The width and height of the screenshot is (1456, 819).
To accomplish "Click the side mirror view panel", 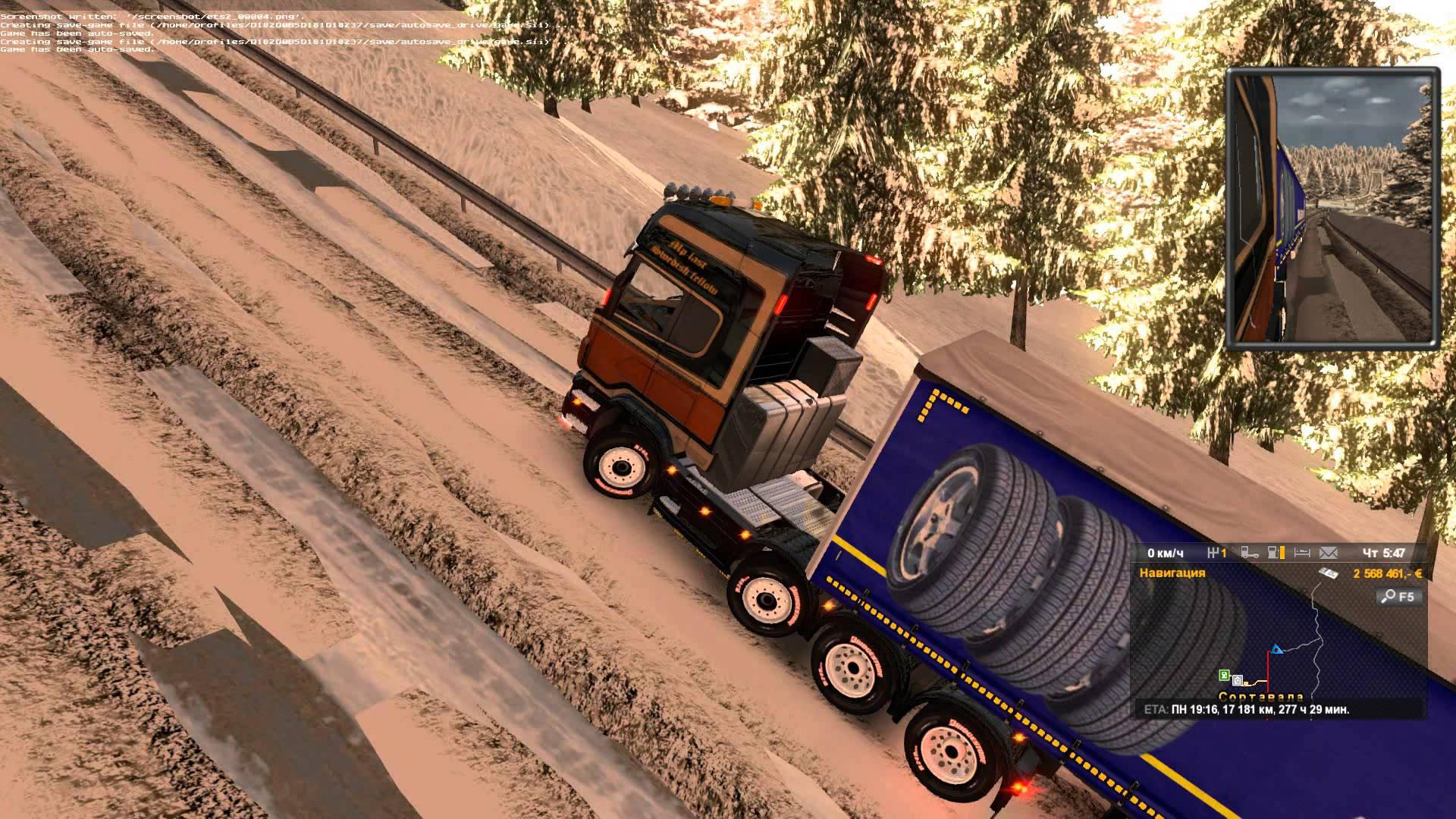I will (1332, 209).
